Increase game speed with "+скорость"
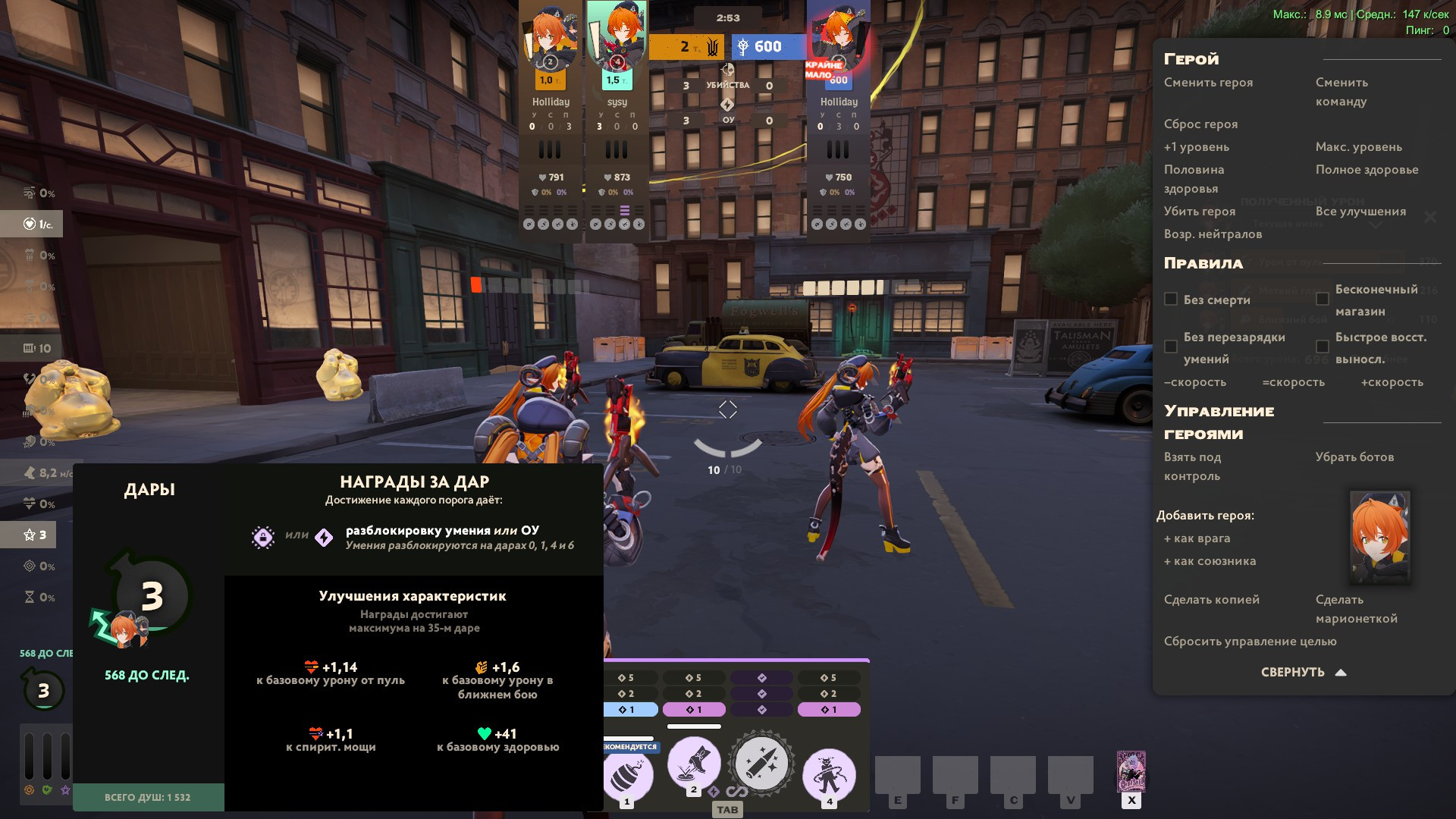The height and width of the screenshot is (819, 1456). coord(1392,382)
